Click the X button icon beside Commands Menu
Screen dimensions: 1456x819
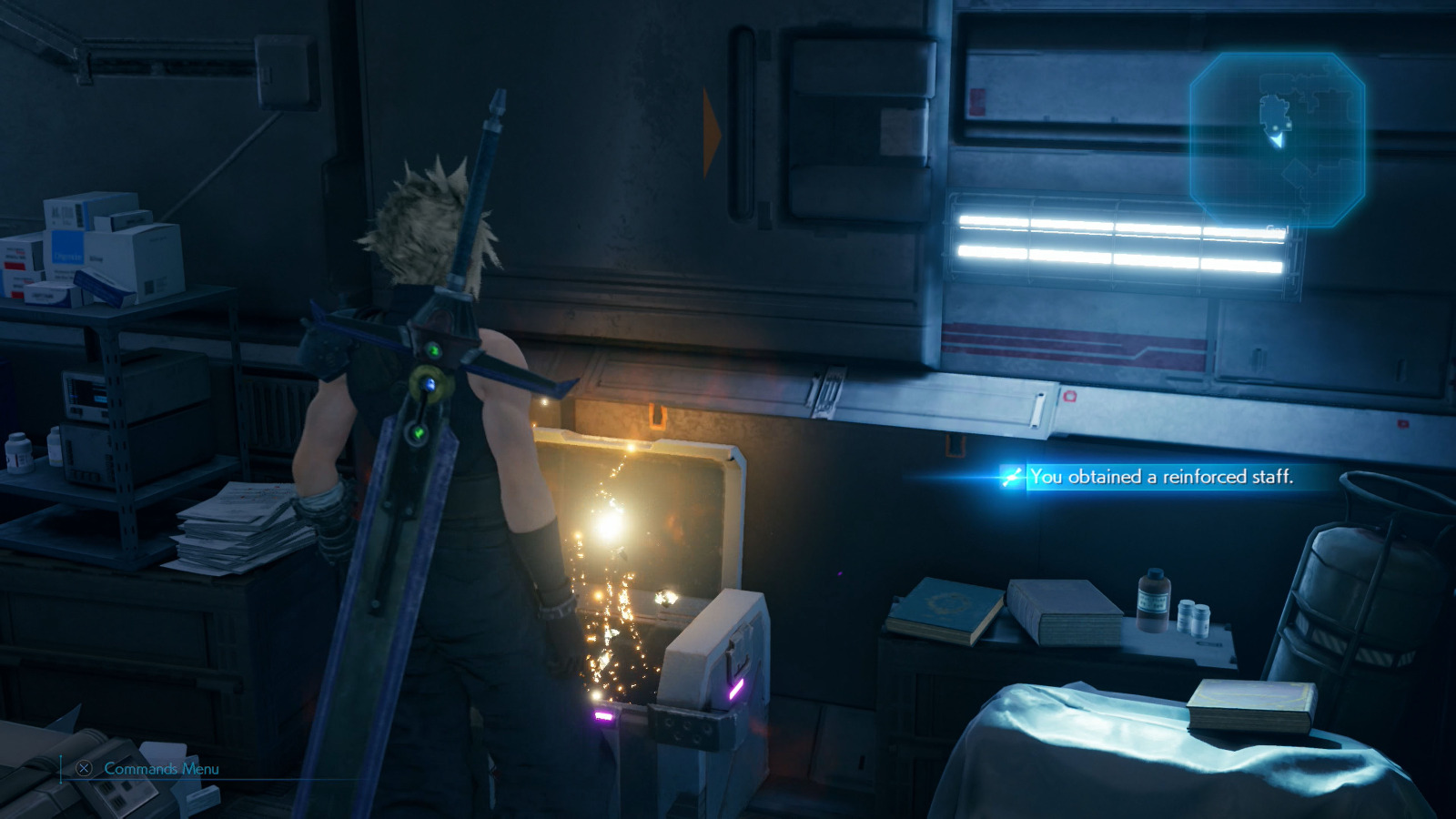tap(84, 768)
